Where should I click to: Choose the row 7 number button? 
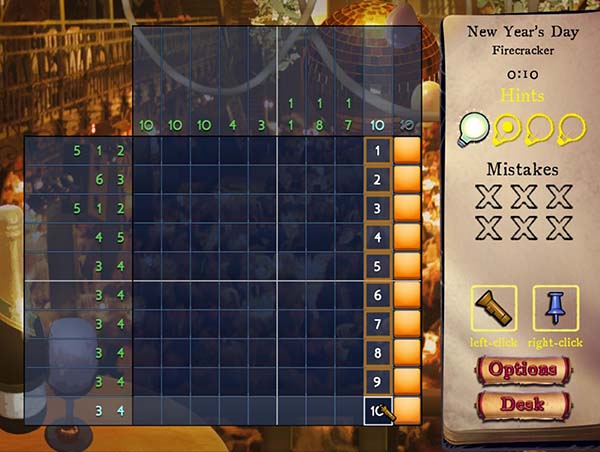coord(377,325)
